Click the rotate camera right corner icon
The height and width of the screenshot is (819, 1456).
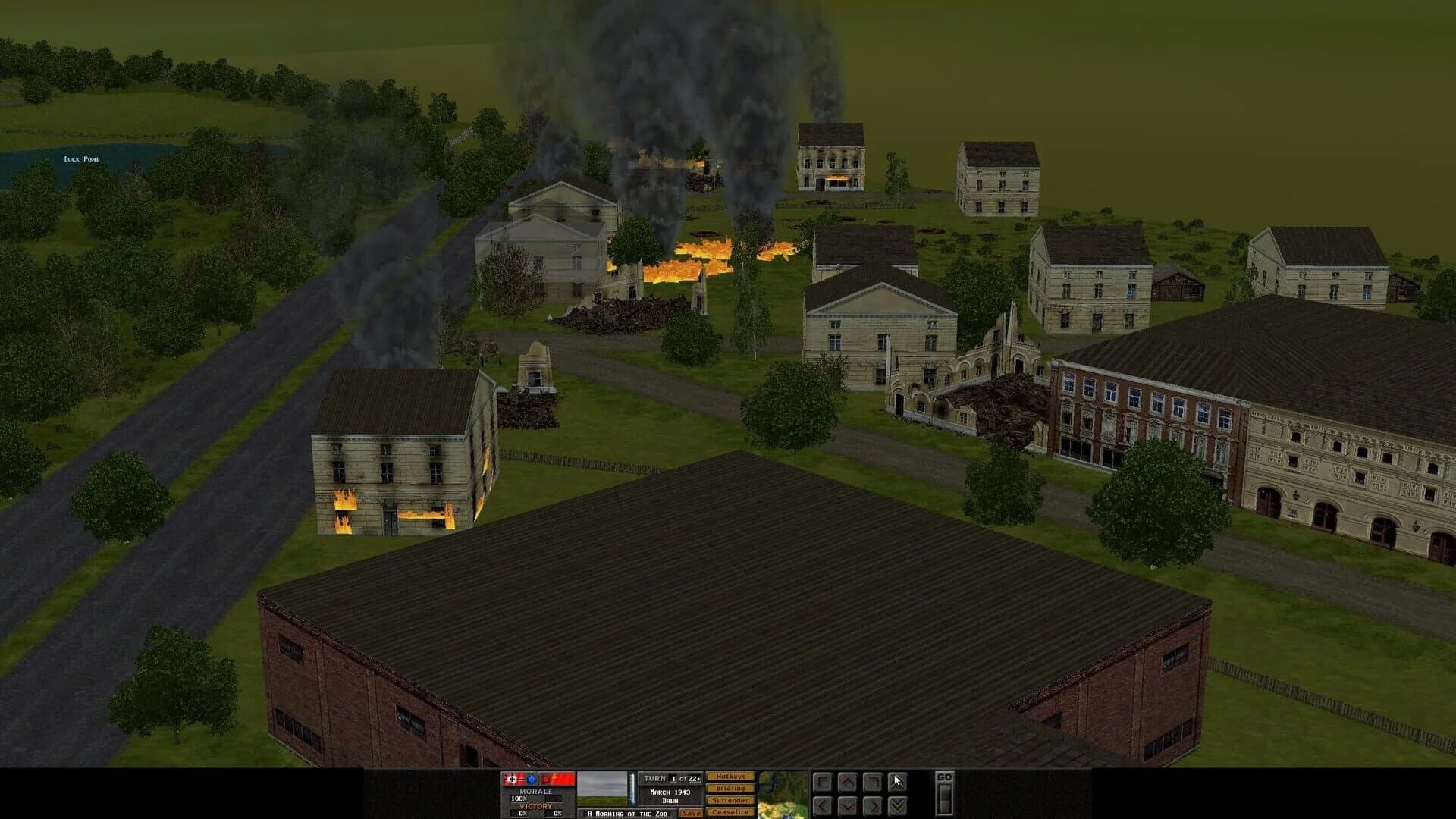872,782
